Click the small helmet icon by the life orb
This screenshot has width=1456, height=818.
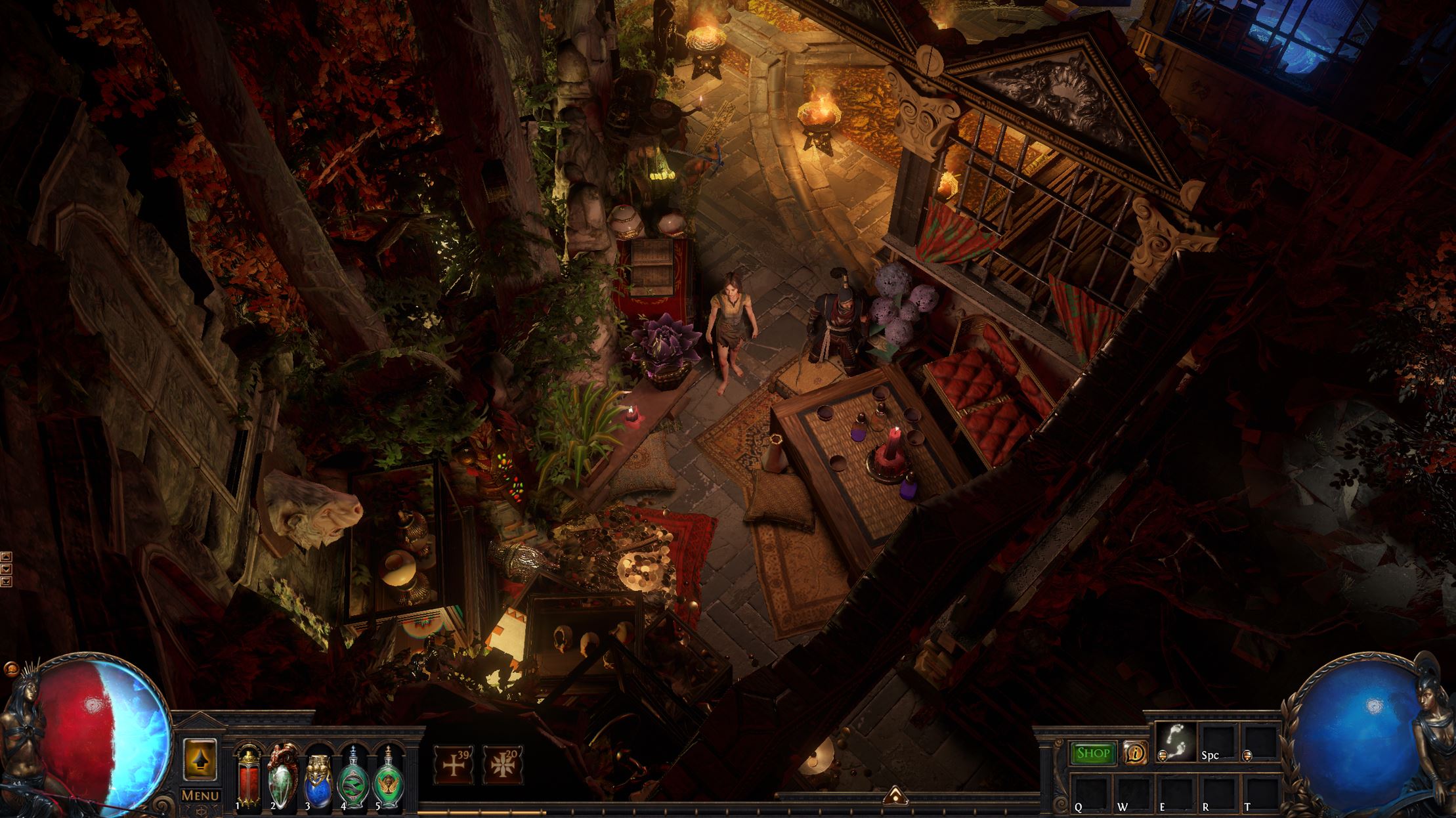[11, 668]
